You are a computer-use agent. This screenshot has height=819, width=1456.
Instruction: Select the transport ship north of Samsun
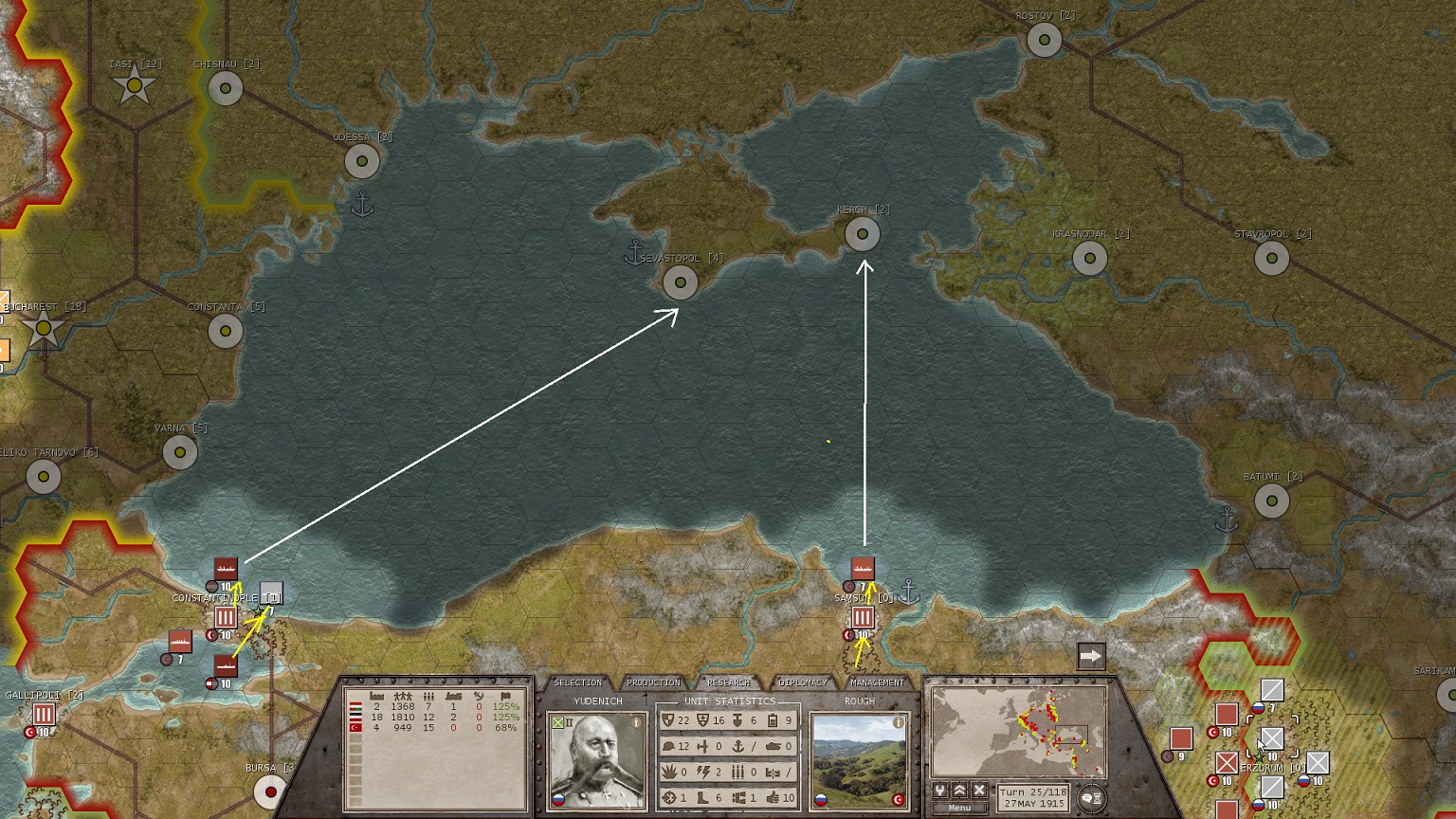(x=862, y=568)
